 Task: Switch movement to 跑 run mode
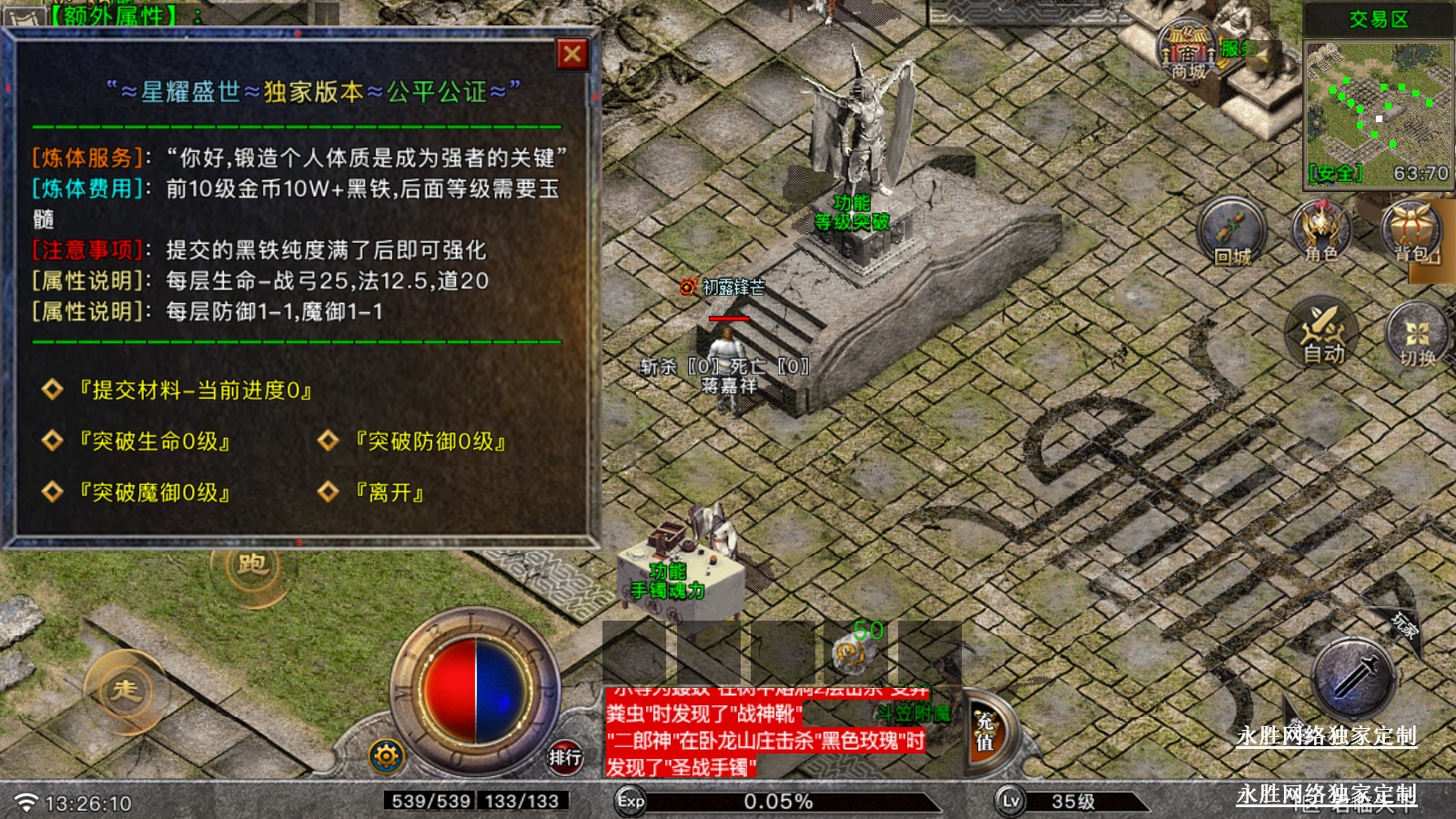pos(252,564)
